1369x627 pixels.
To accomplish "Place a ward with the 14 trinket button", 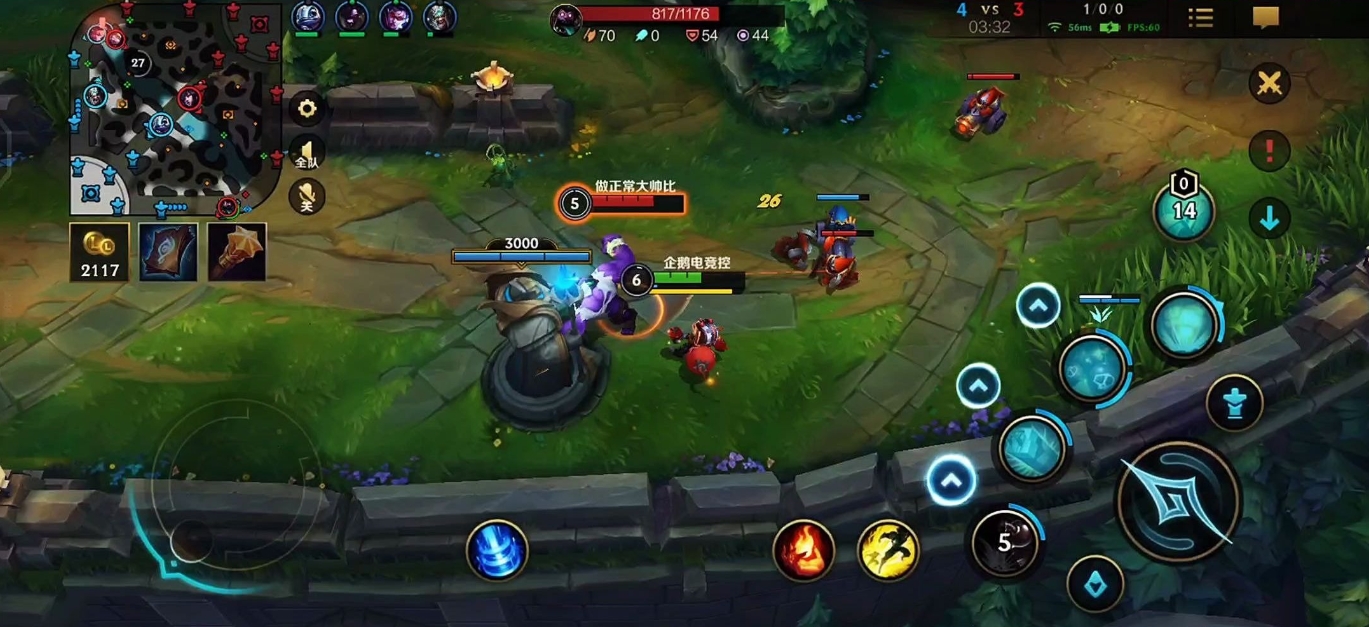I will tap(1184, 209).
